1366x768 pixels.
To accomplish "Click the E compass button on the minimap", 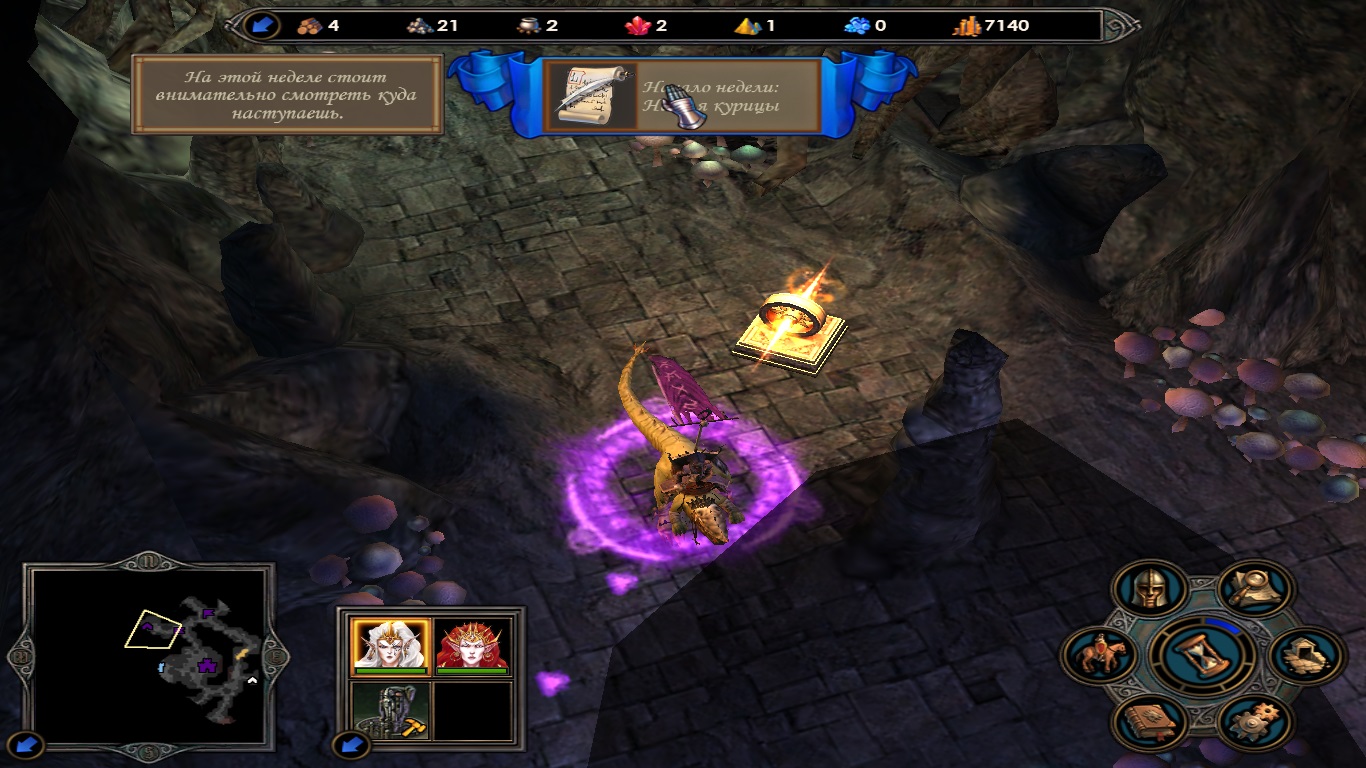I will tap(279, 657).
